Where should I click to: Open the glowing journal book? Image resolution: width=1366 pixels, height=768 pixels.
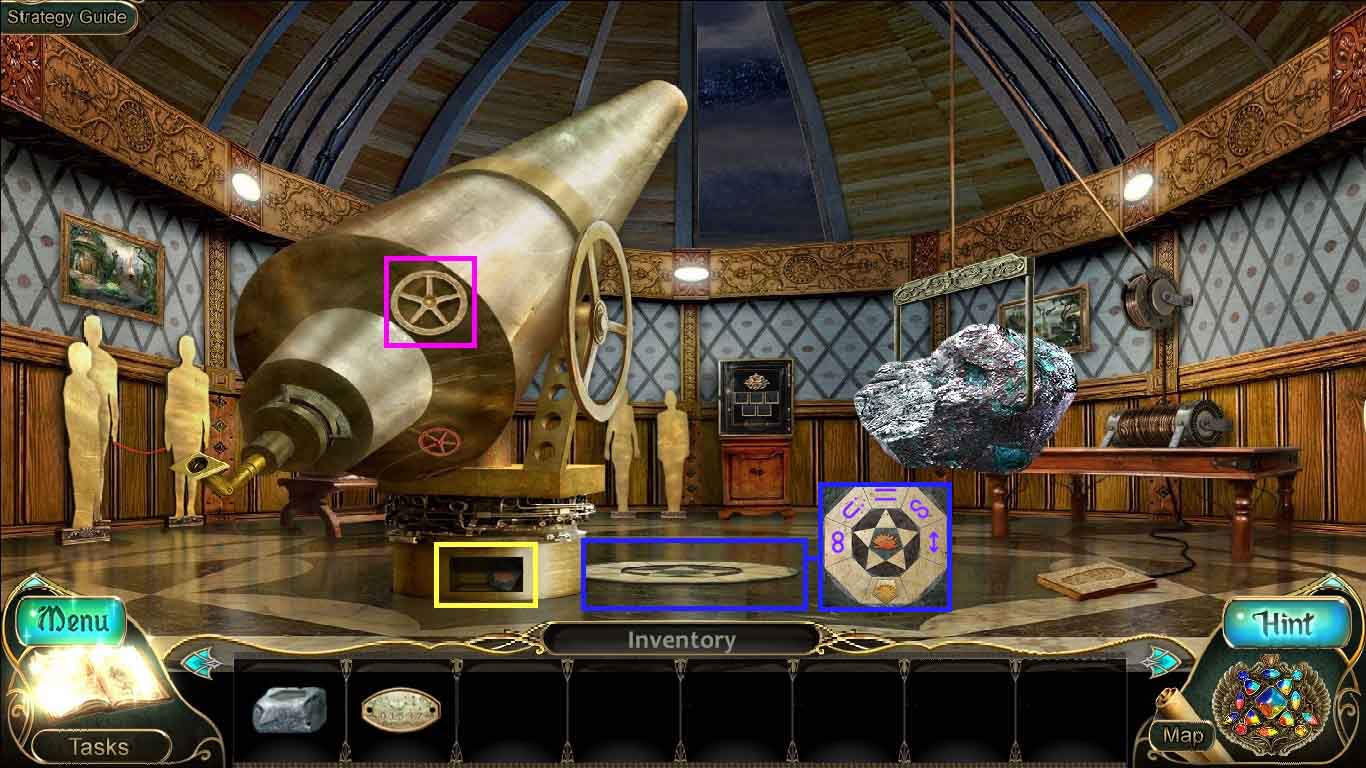click(95, 685)
